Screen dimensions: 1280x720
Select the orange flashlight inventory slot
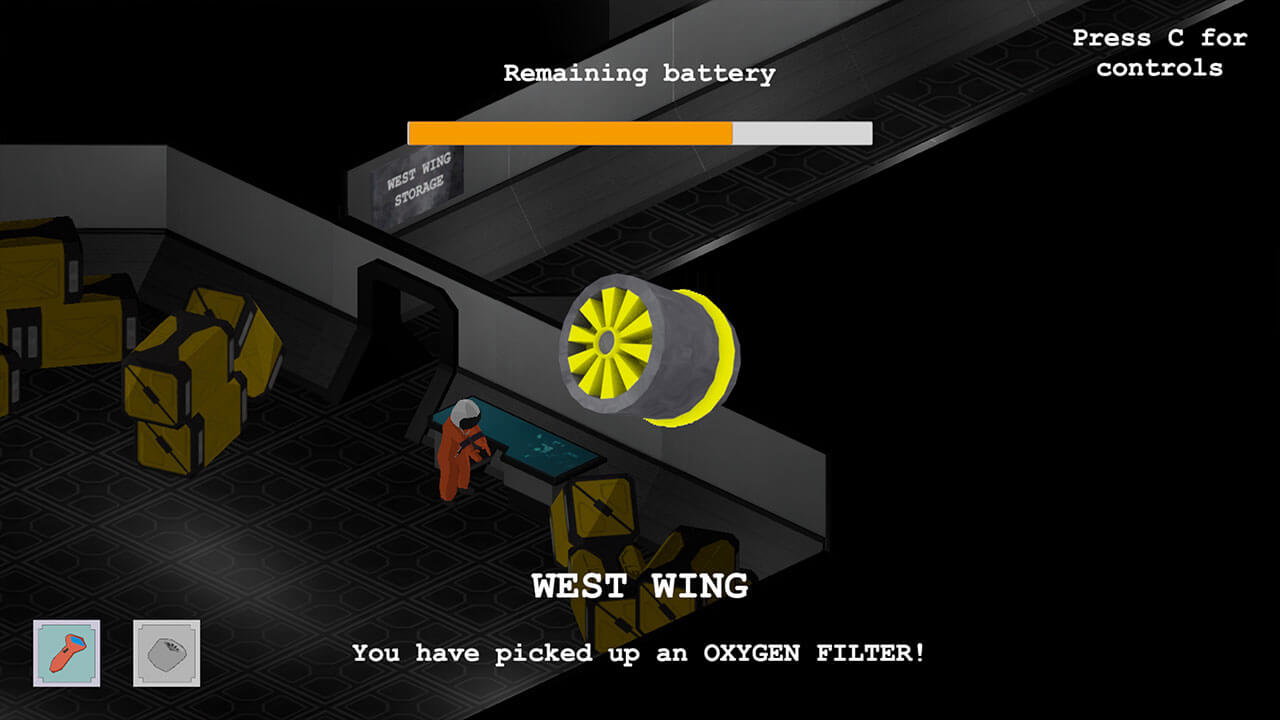coord(66,653)
